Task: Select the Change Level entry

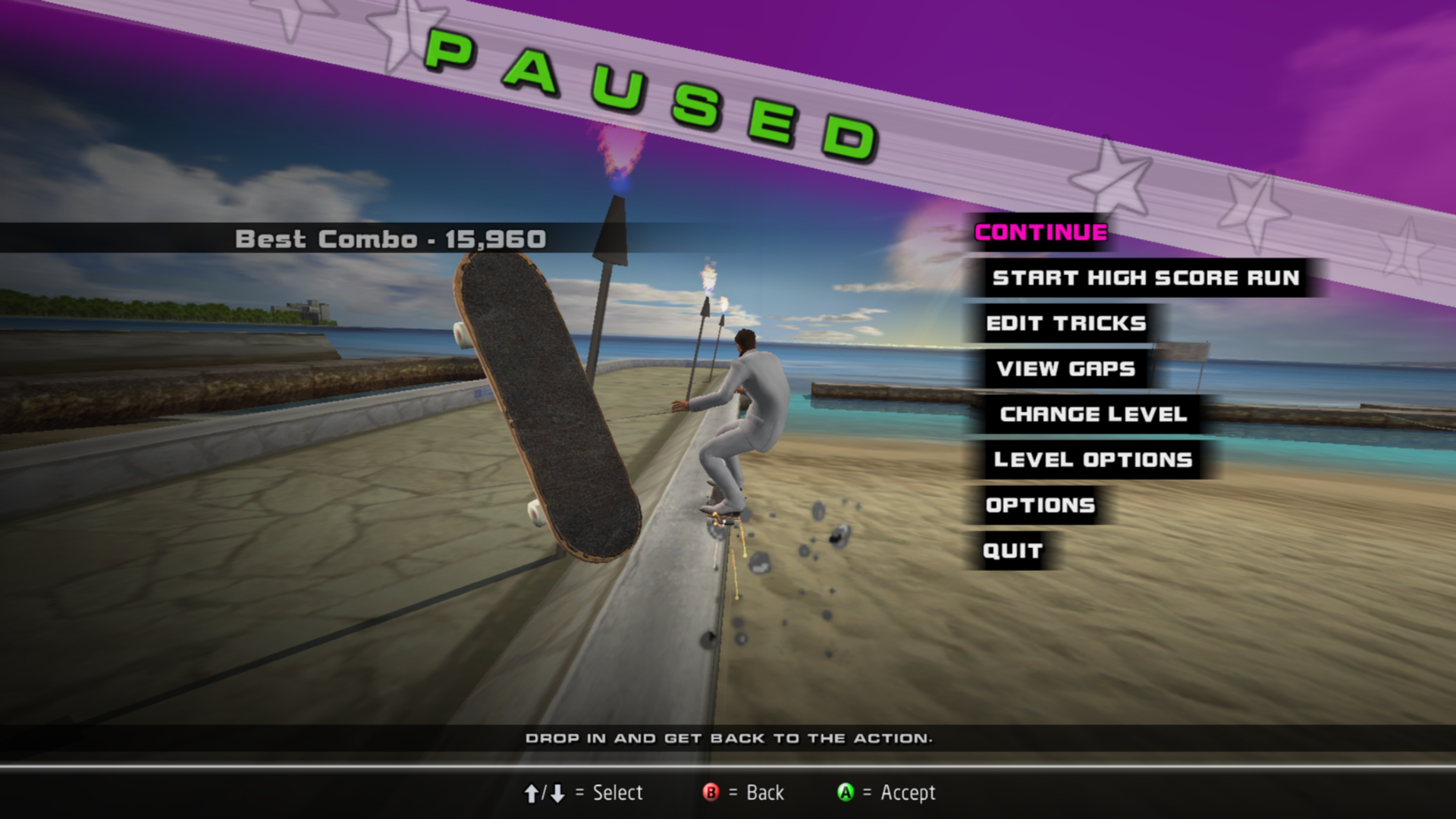Action: (x=1093, y=414)
